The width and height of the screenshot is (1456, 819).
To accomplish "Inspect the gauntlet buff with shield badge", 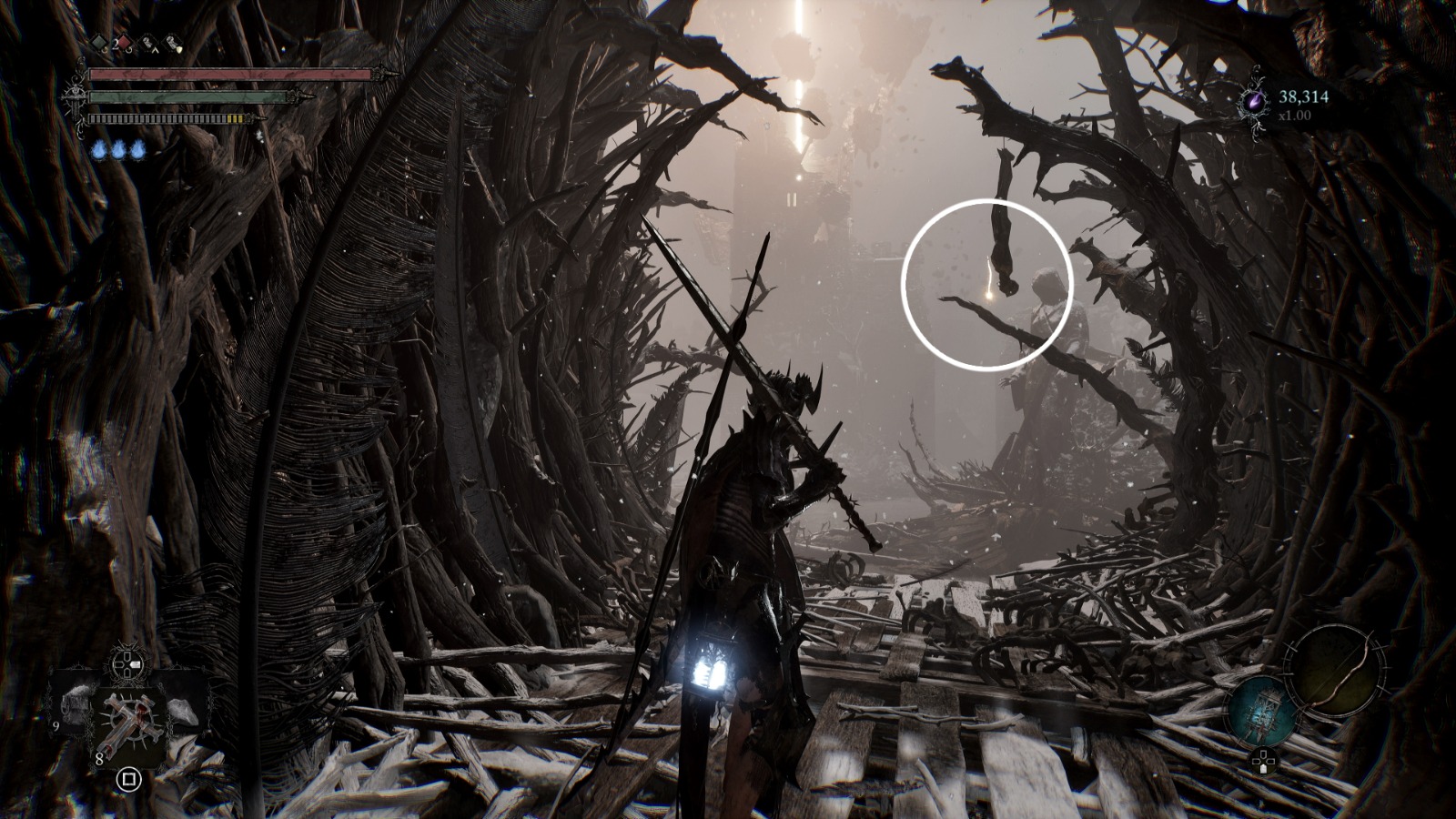I will [172, 42].
